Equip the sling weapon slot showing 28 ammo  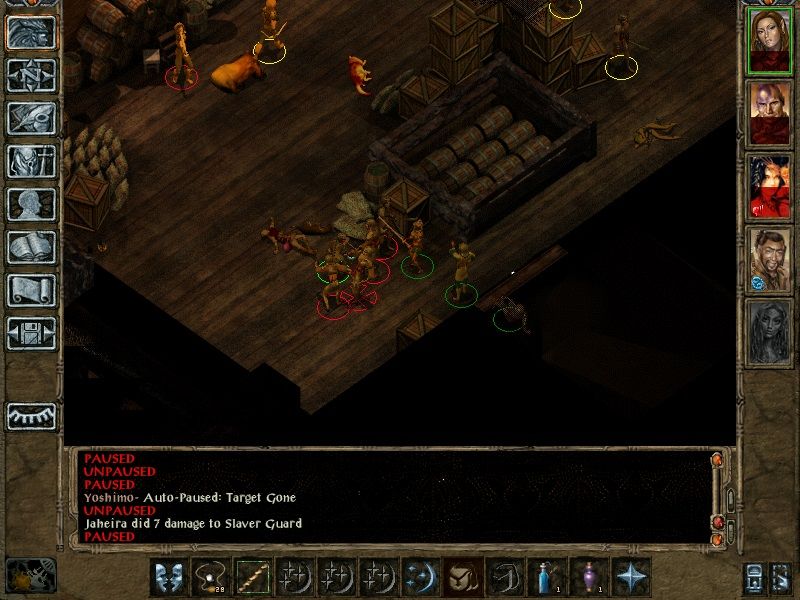[x=210, y=577]
